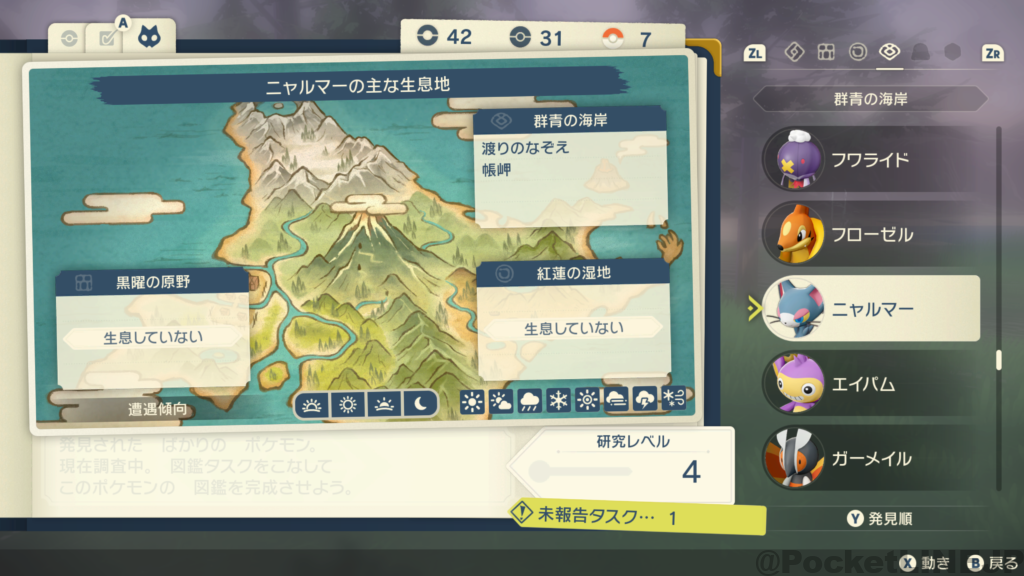Viewport: 1024px width, 576px height.
Task: Switch to the Poké Ball page tab
Action: (69, 39)
